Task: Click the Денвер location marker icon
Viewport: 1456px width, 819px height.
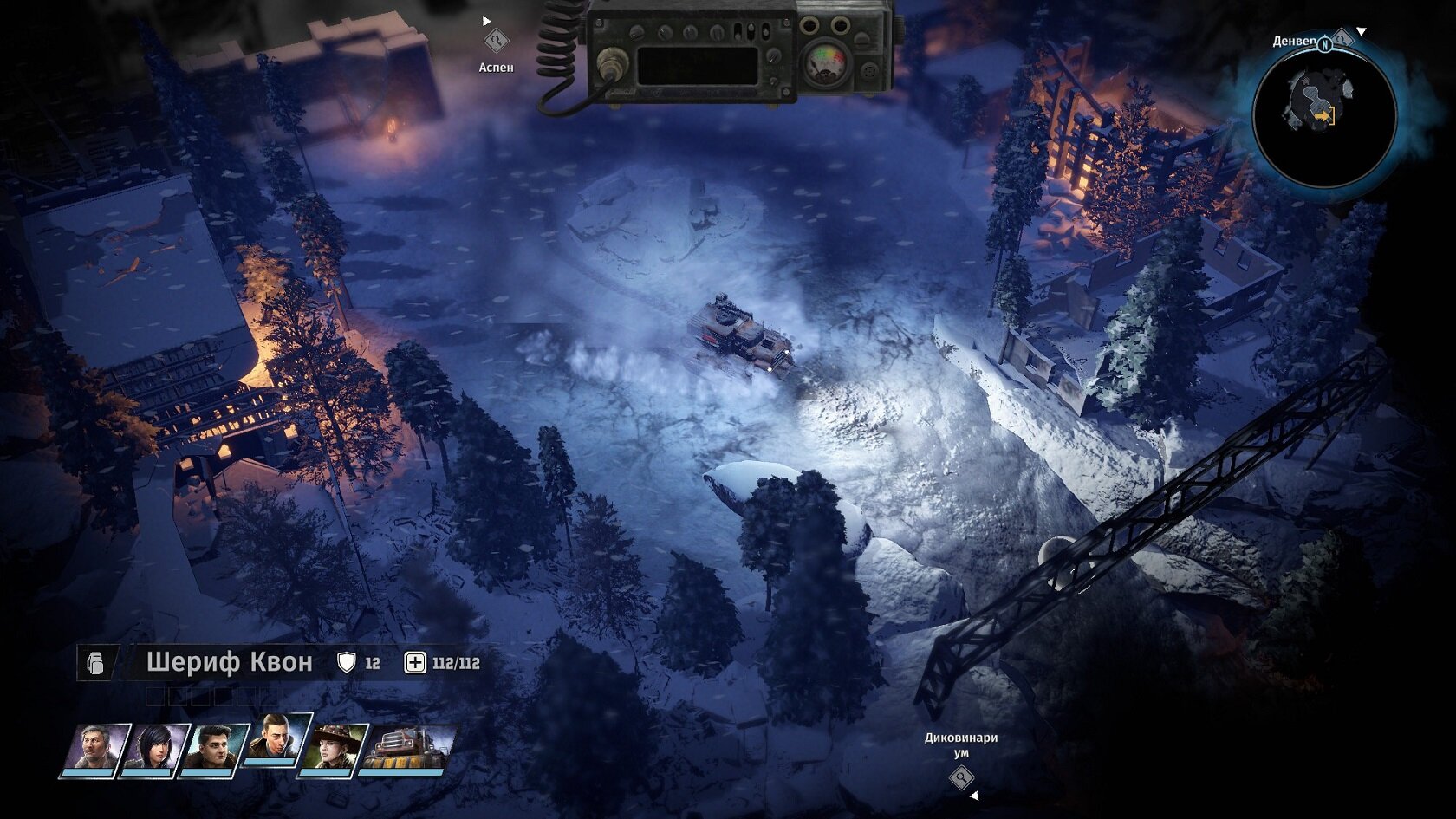Action: coord(1342,39)
